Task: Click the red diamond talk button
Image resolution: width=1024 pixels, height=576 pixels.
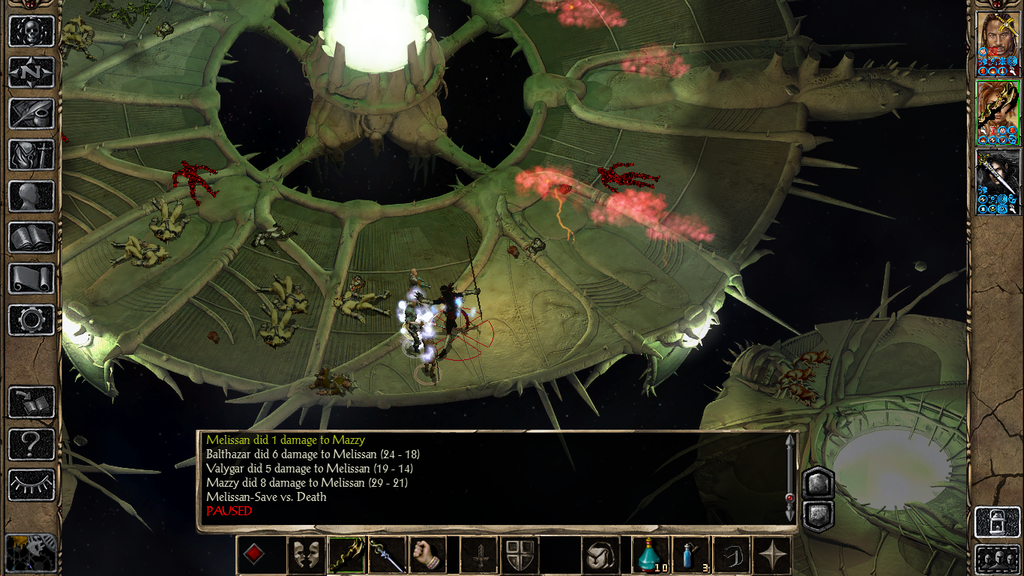Action: [255, 555]
